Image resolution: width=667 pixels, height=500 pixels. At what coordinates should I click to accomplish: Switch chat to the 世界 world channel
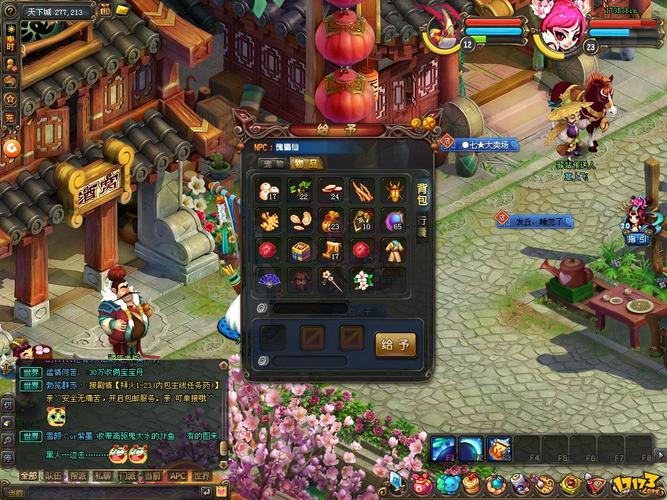tap(202, 476)
